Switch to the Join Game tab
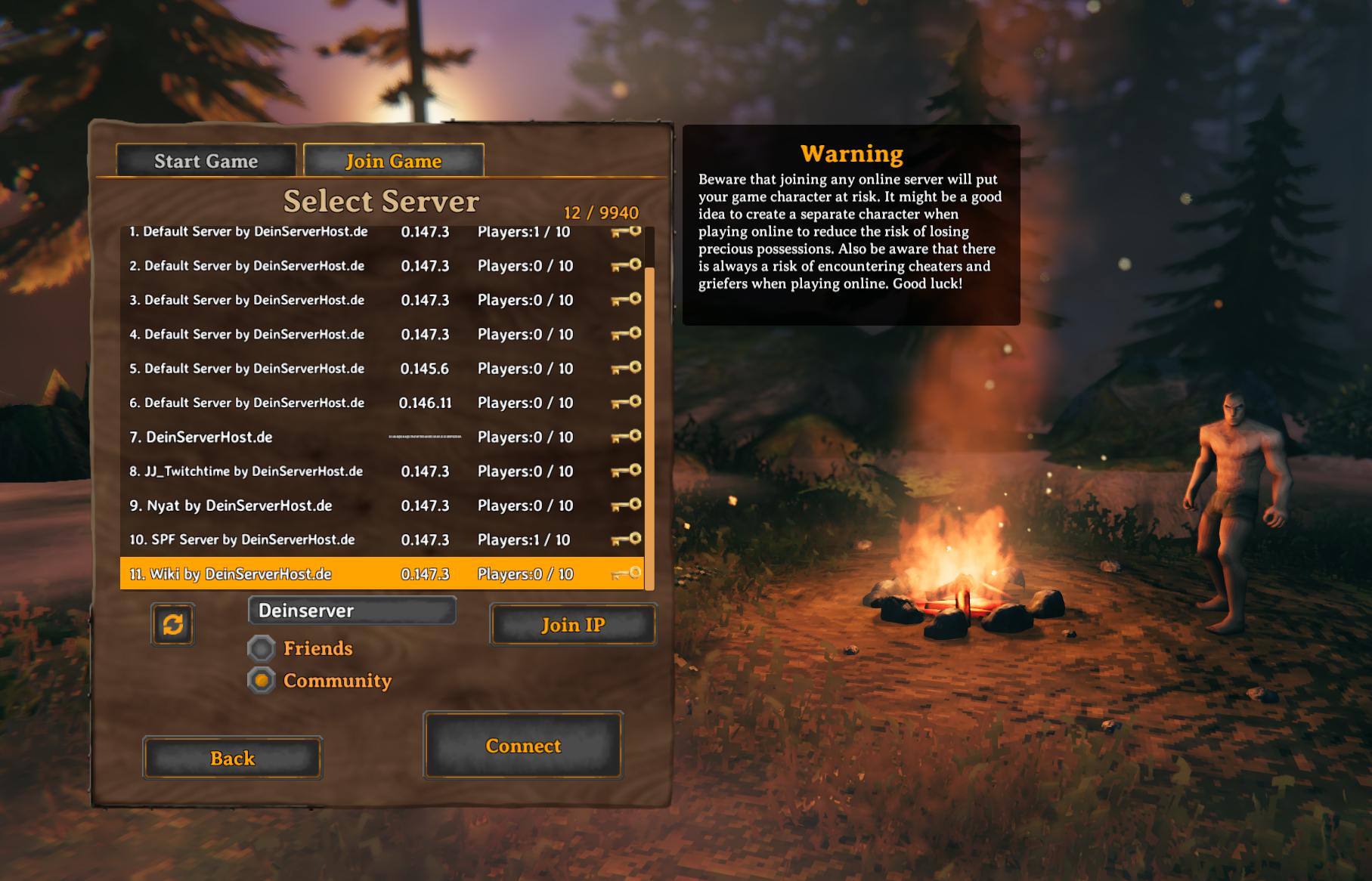This screenshot has height=881, width=1372. pyautogui.click(x=393, y=161)
